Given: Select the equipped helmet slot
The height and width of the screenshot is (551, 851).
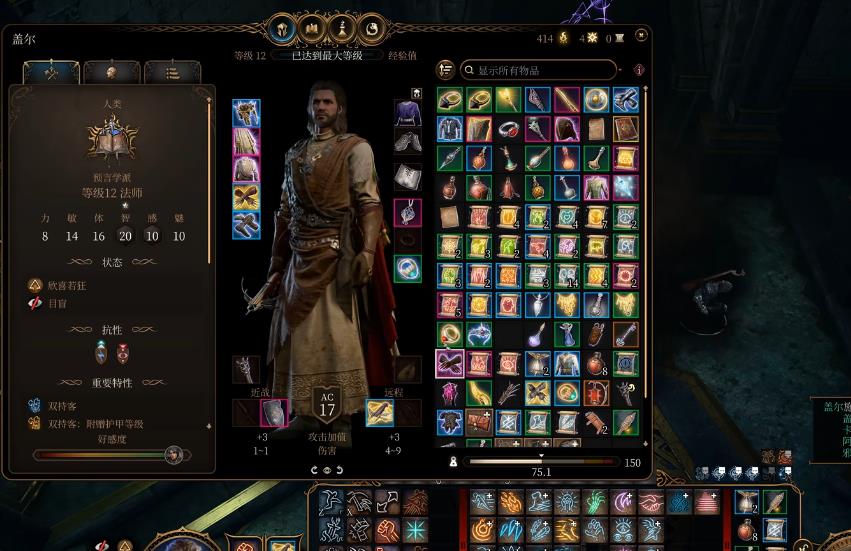Looking at the screenshot, I should [x=246, y=113].
